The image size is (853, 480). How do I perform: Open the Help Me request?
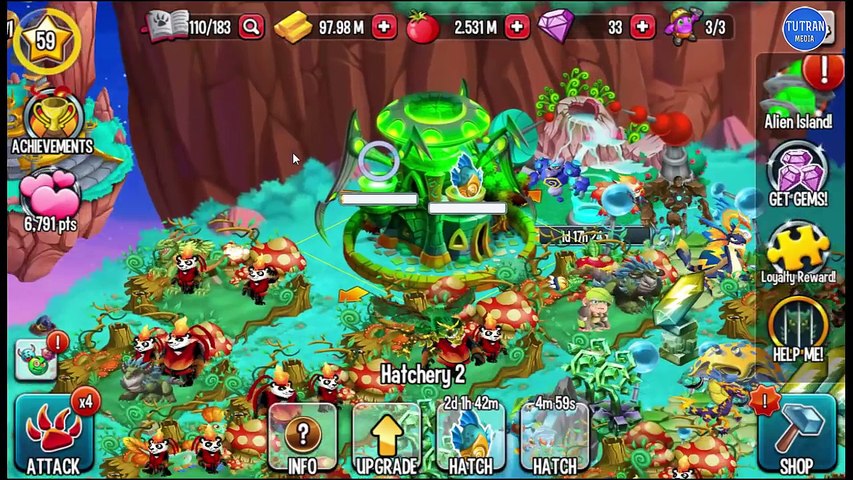click(797, 328)
